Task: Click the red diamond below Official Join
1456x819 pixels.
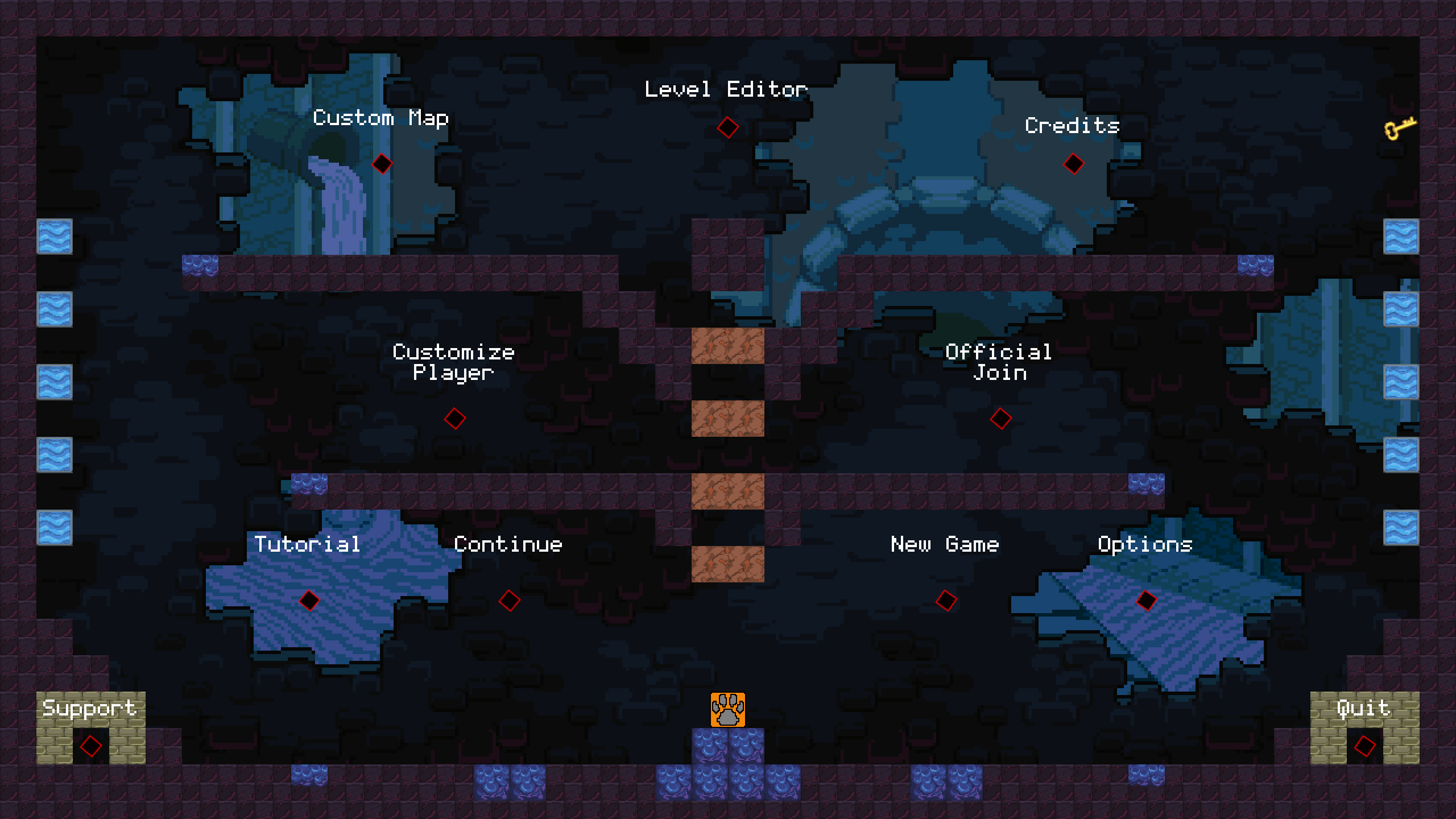Action: [1000, 418]
